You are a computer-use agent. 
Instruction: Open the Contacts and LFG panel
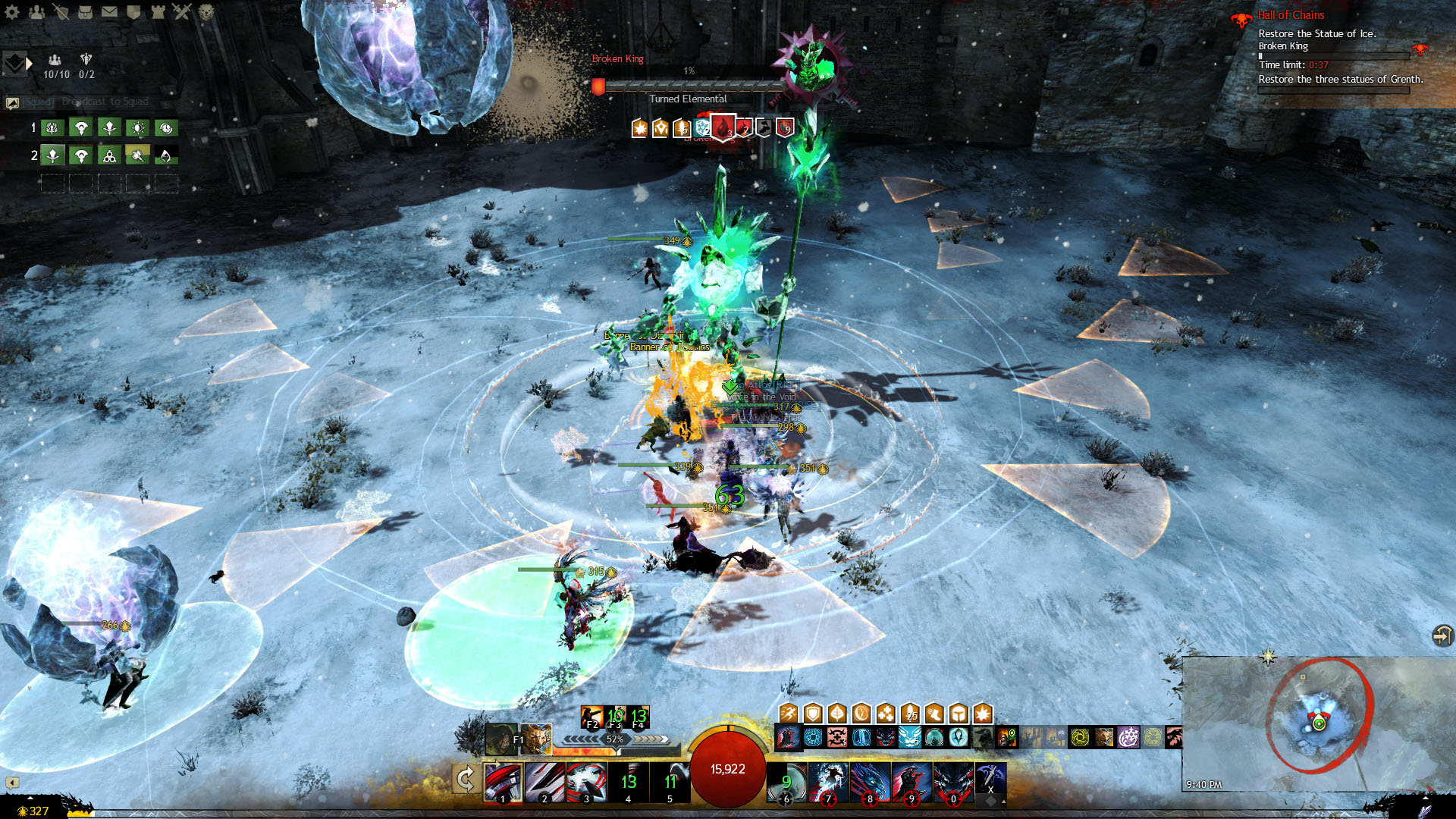click(38, 12)
